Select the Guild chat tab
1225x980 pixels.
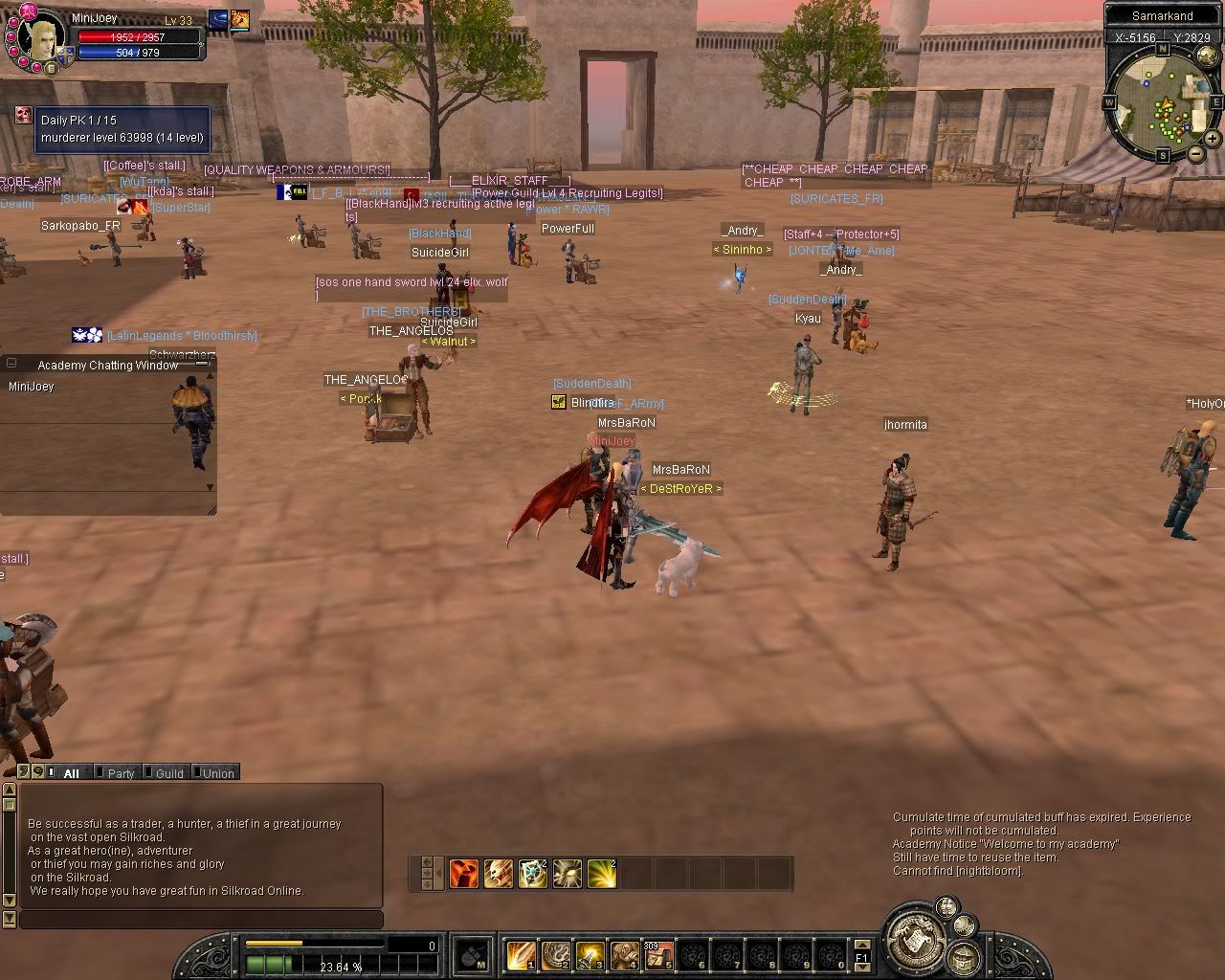(168, 773)
